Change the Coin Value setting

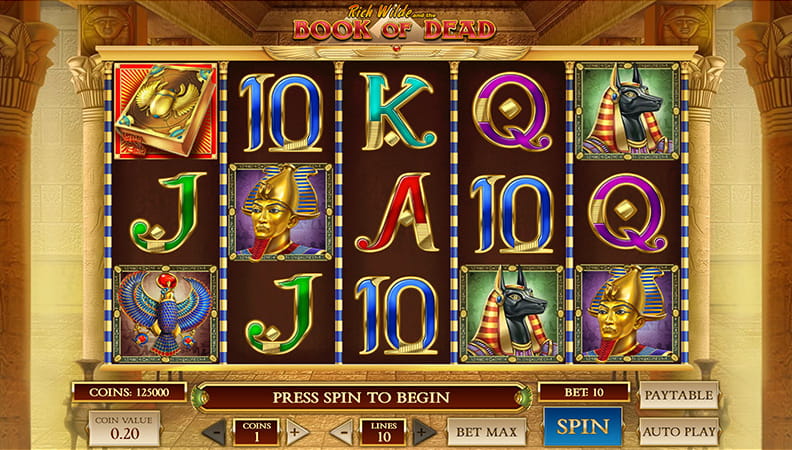122,430
